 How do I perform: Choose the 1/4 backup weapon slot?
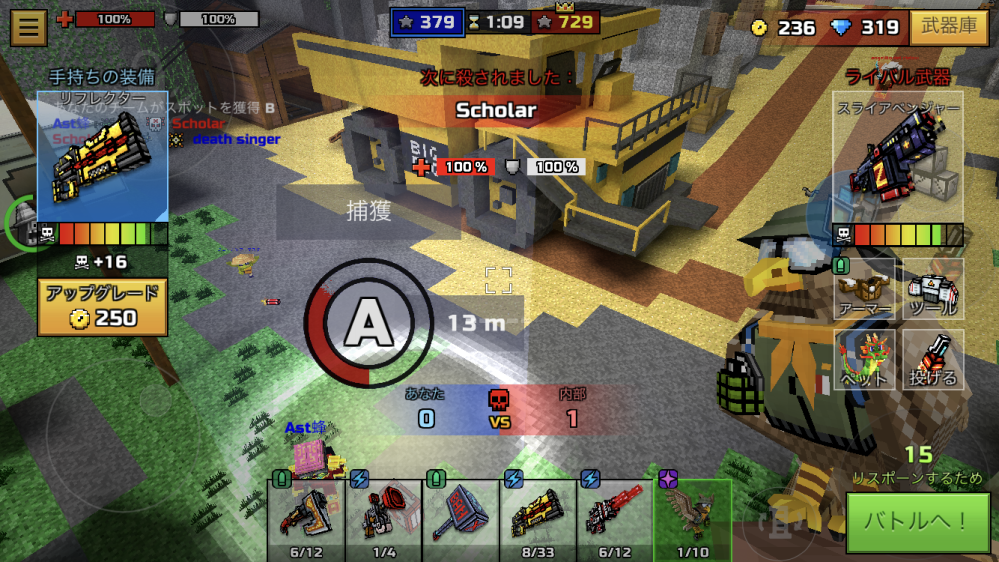tap(383, 515)
